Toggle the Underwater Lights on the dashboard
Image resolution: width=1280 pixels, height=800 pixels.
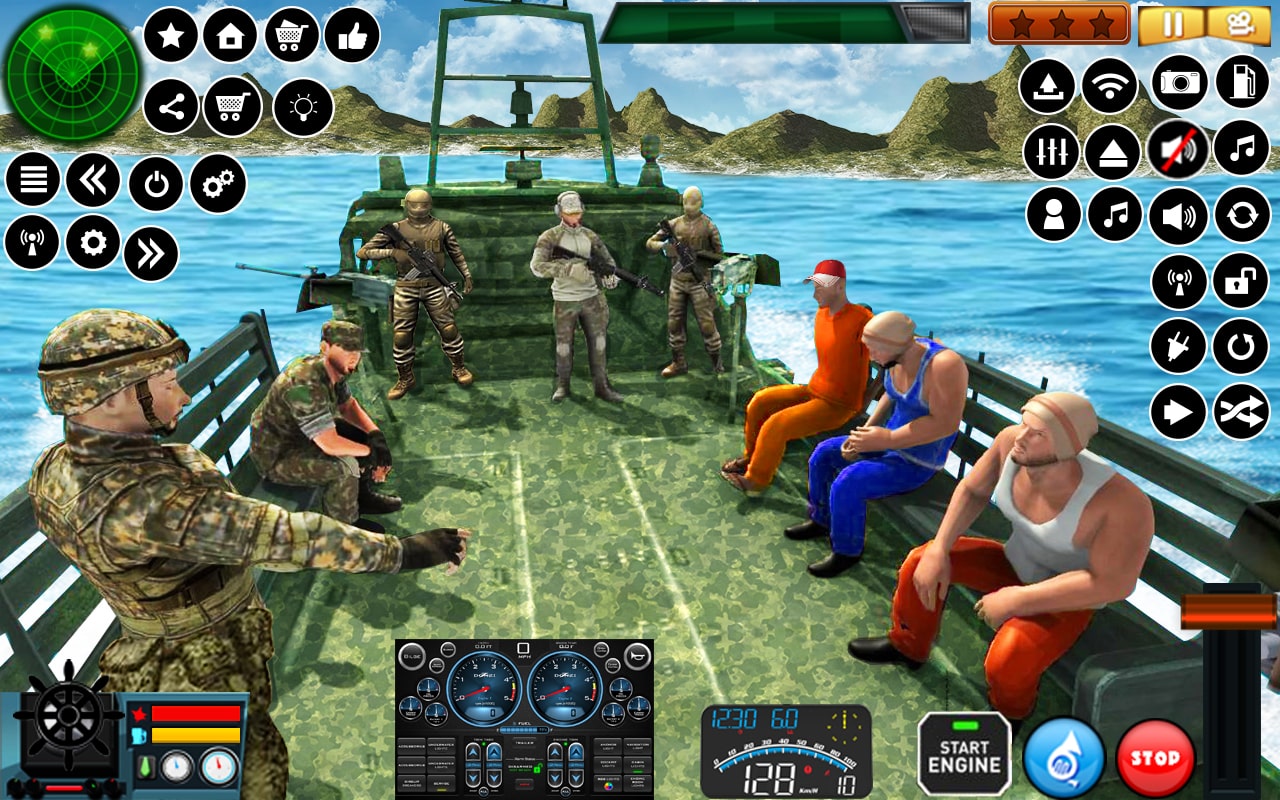[441, 747]
